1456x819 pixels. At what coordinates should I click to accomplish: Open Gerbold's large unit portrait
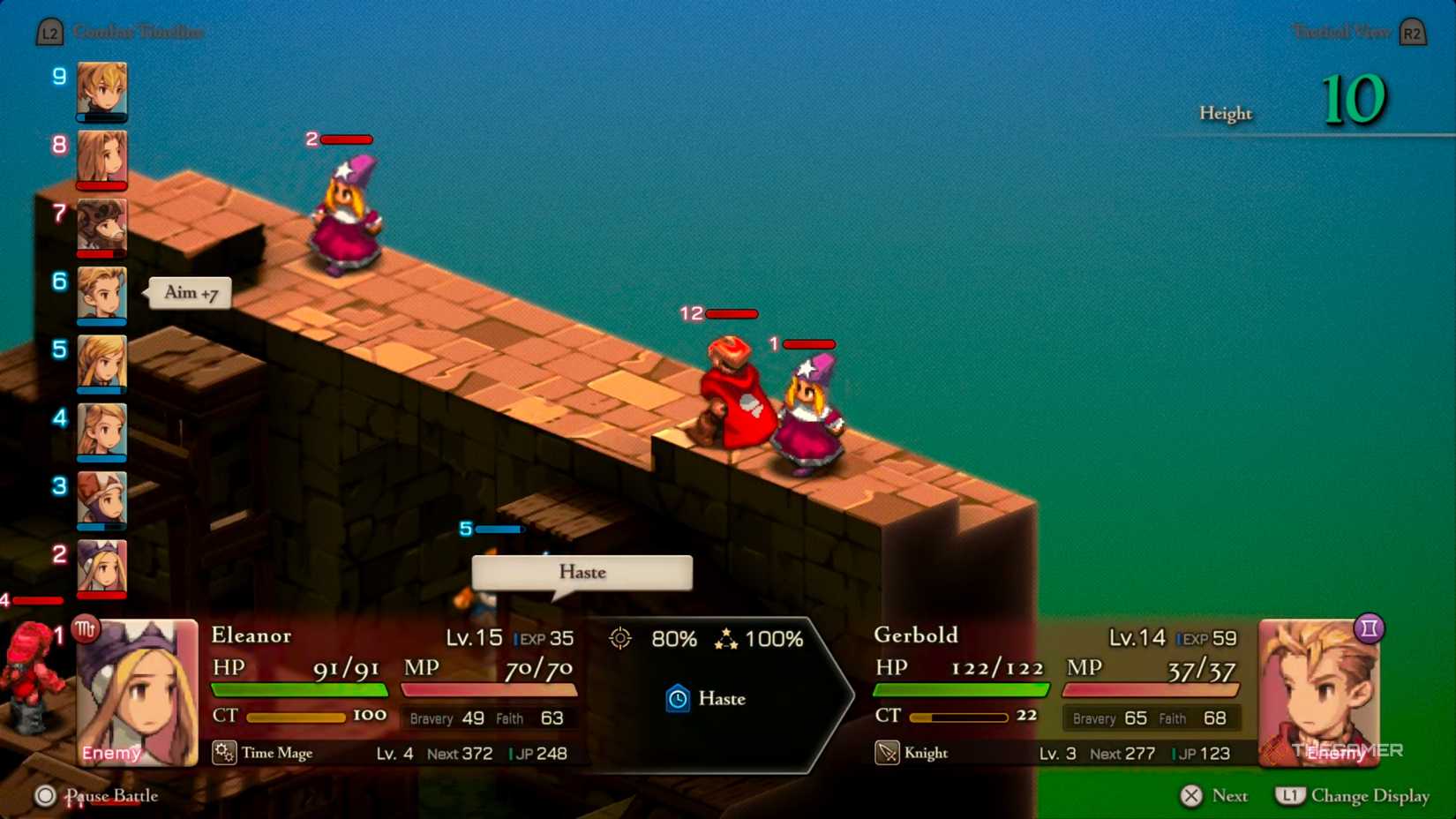(x=1318, y=692)
